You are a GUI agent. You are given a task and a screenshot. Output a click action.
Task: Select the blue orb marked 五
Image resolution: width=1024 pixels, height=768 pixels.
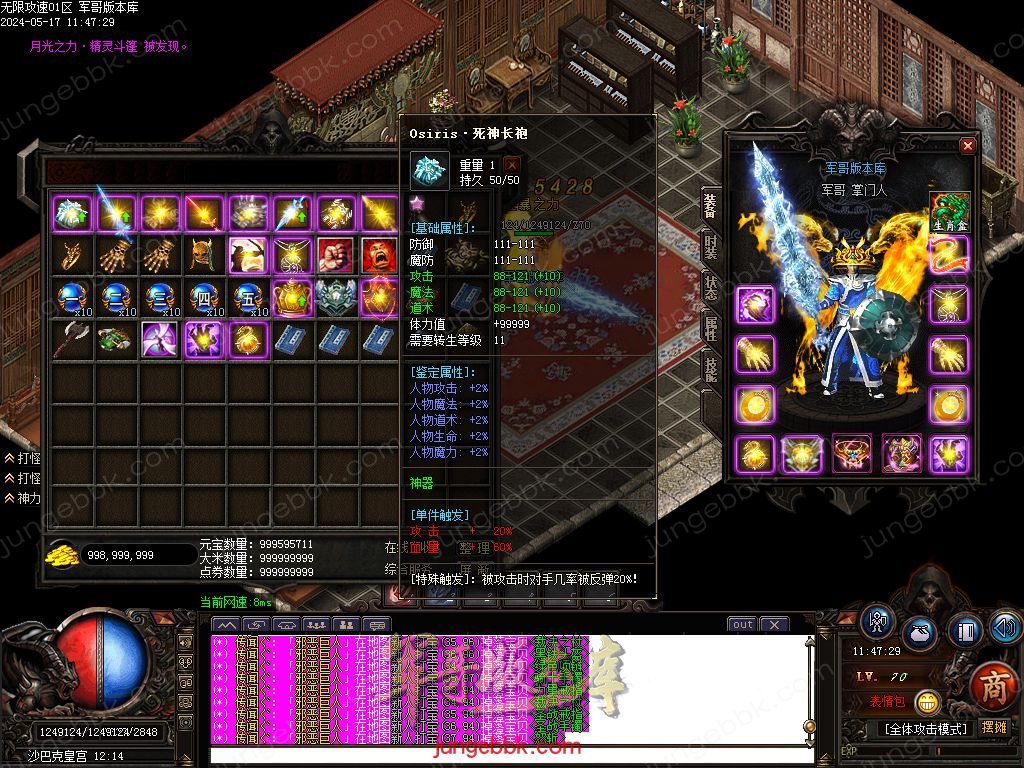click(248, 297)
